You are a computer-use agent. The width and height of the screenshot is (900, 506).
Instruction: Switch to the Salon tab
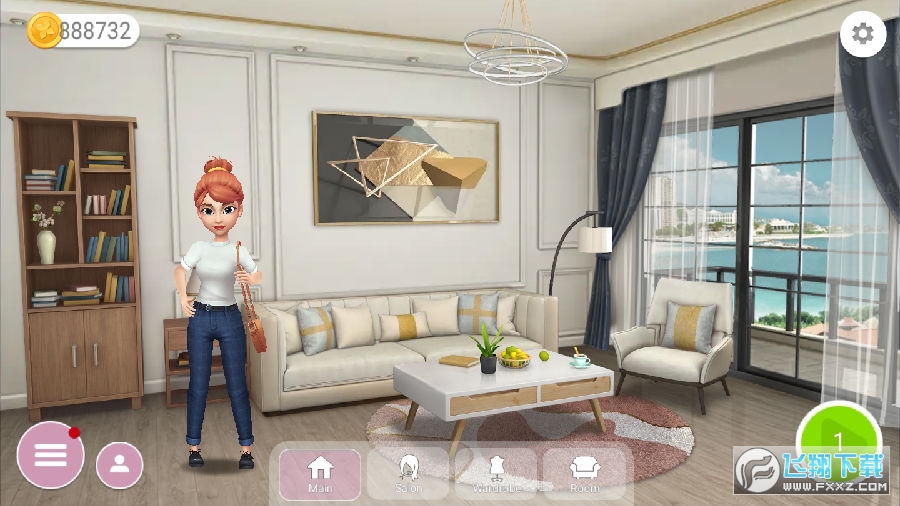[x=408, y=473]
